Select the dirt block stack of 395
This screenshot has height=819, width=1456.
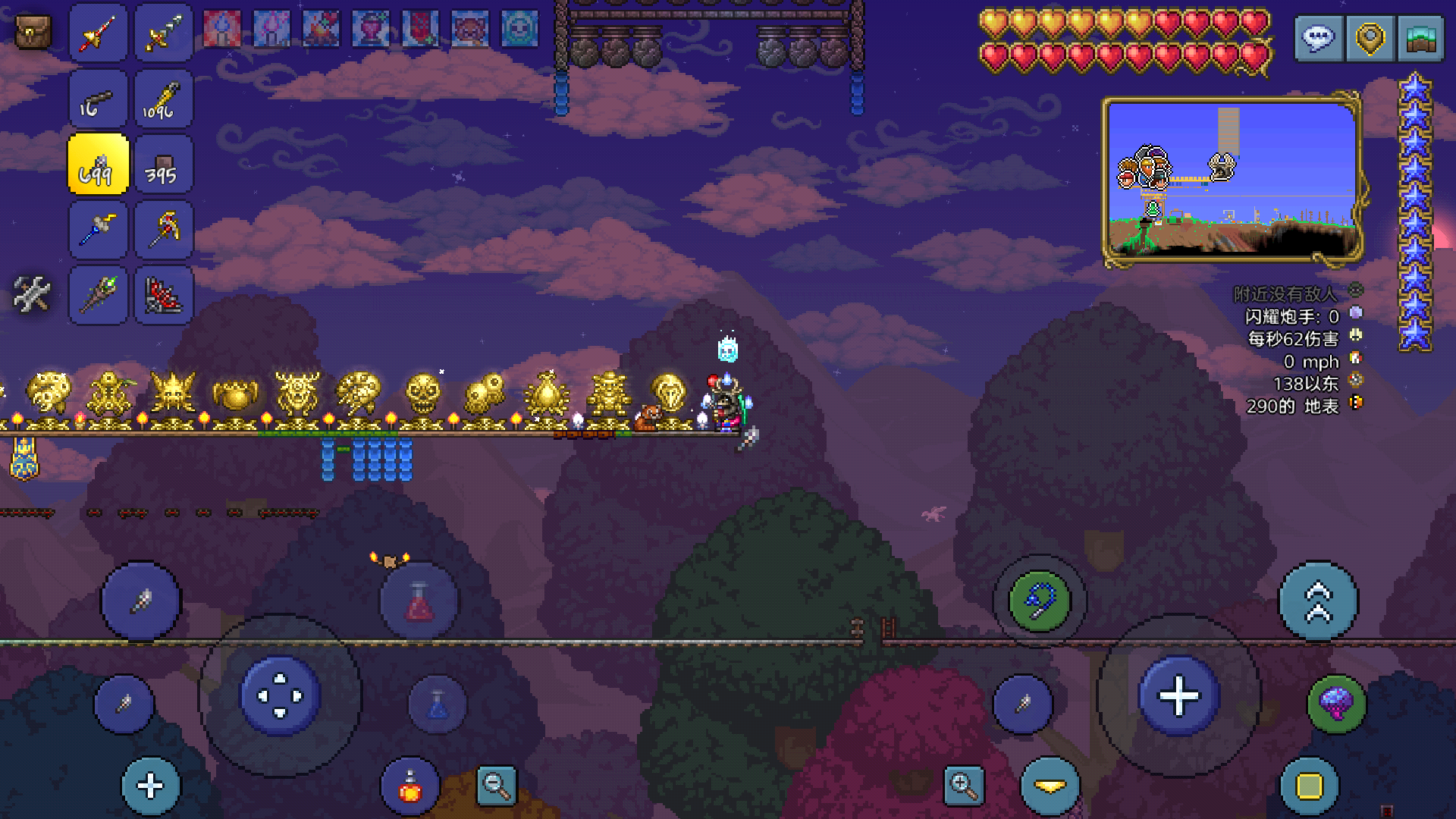163,165
